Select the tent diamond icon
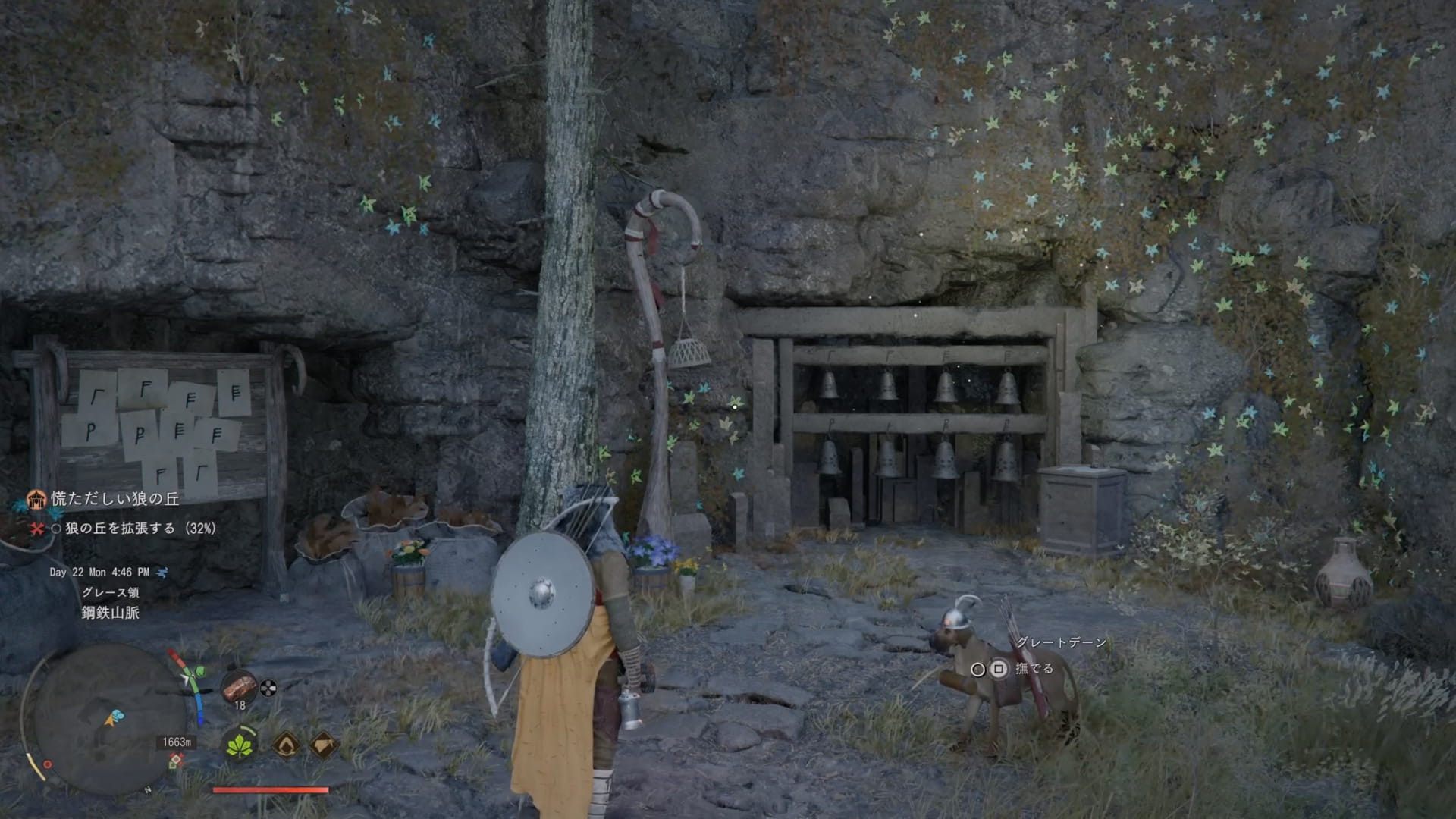 324,745
